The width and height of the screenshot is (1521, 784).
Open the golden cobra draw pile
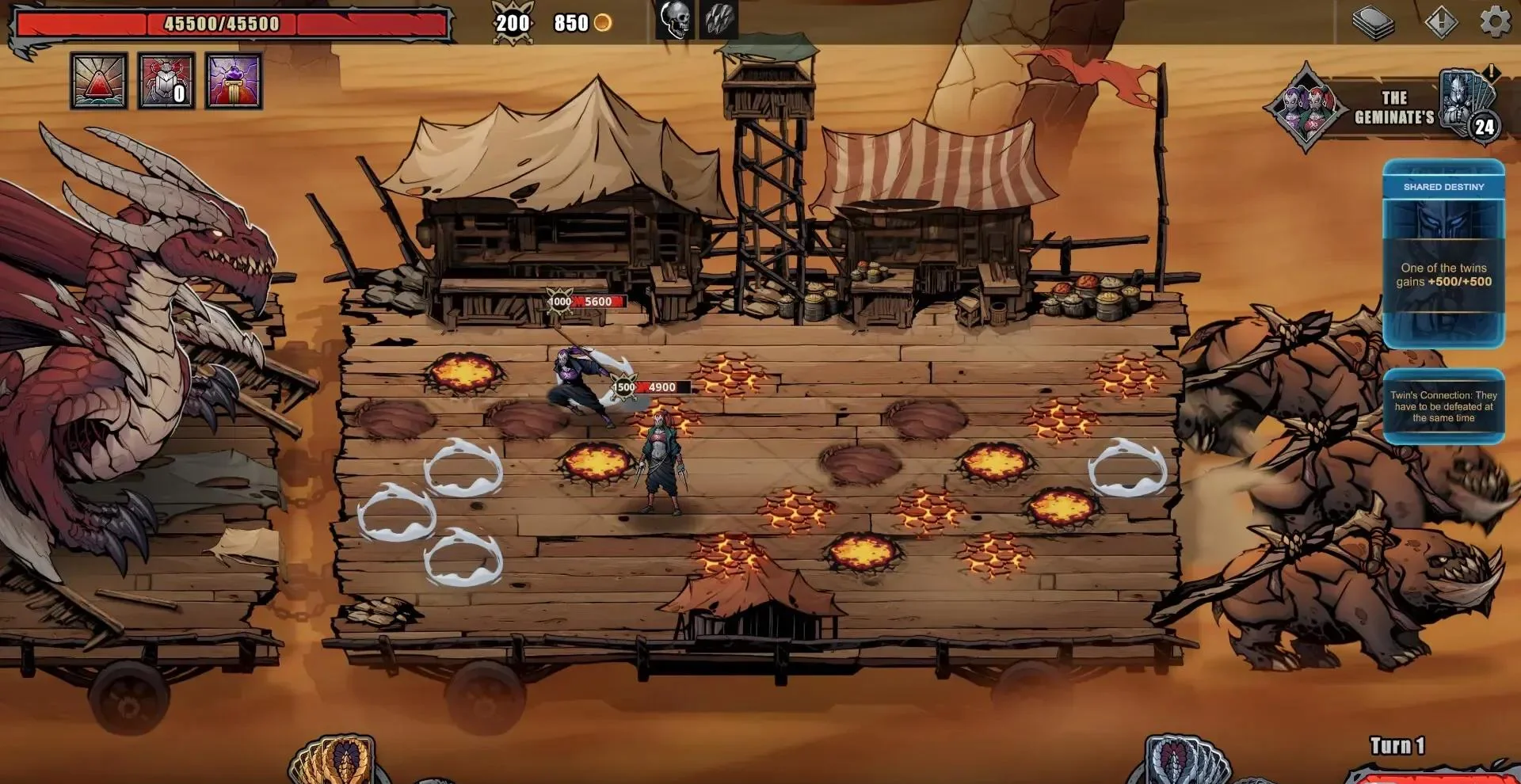coord(337,762)
